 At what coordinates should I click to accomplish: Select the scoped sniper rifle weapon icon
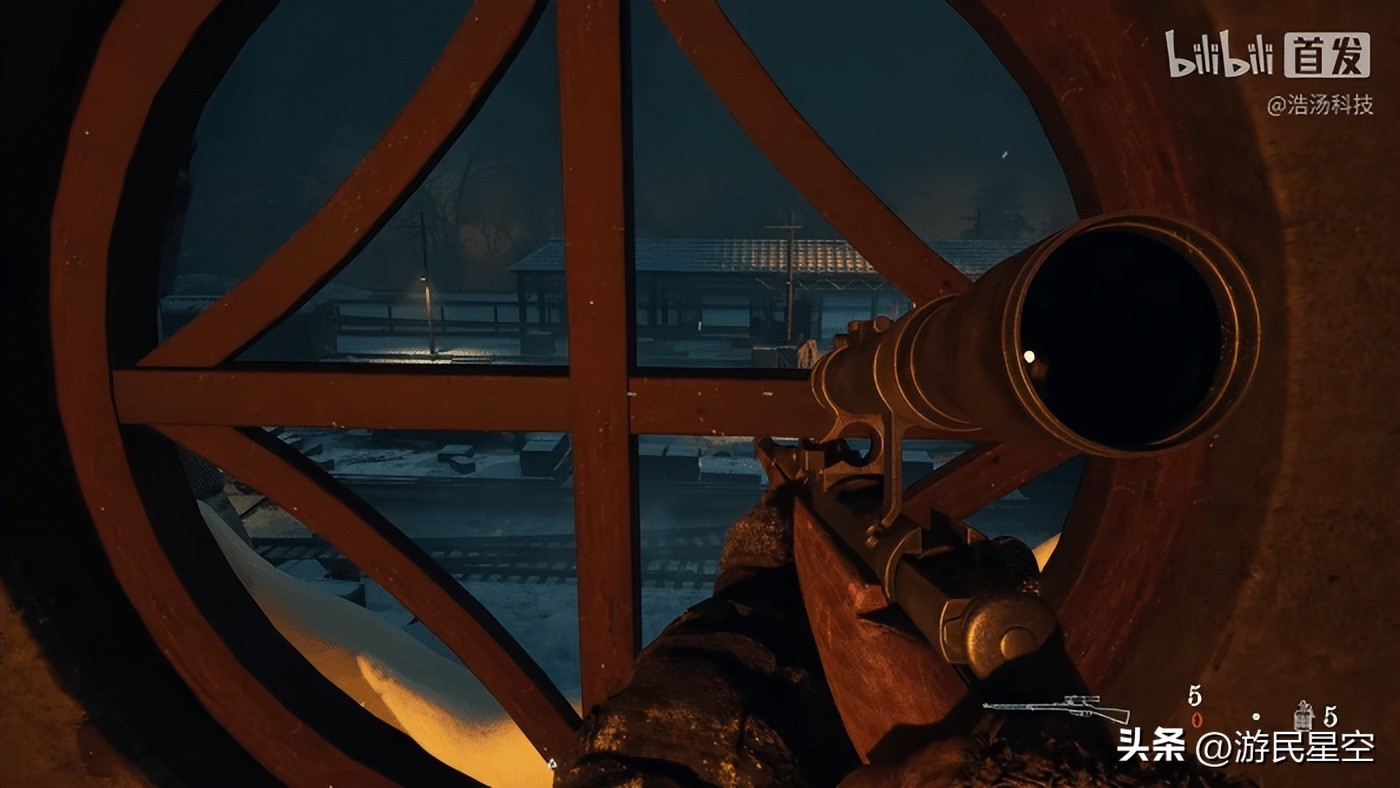[1055, 708]
